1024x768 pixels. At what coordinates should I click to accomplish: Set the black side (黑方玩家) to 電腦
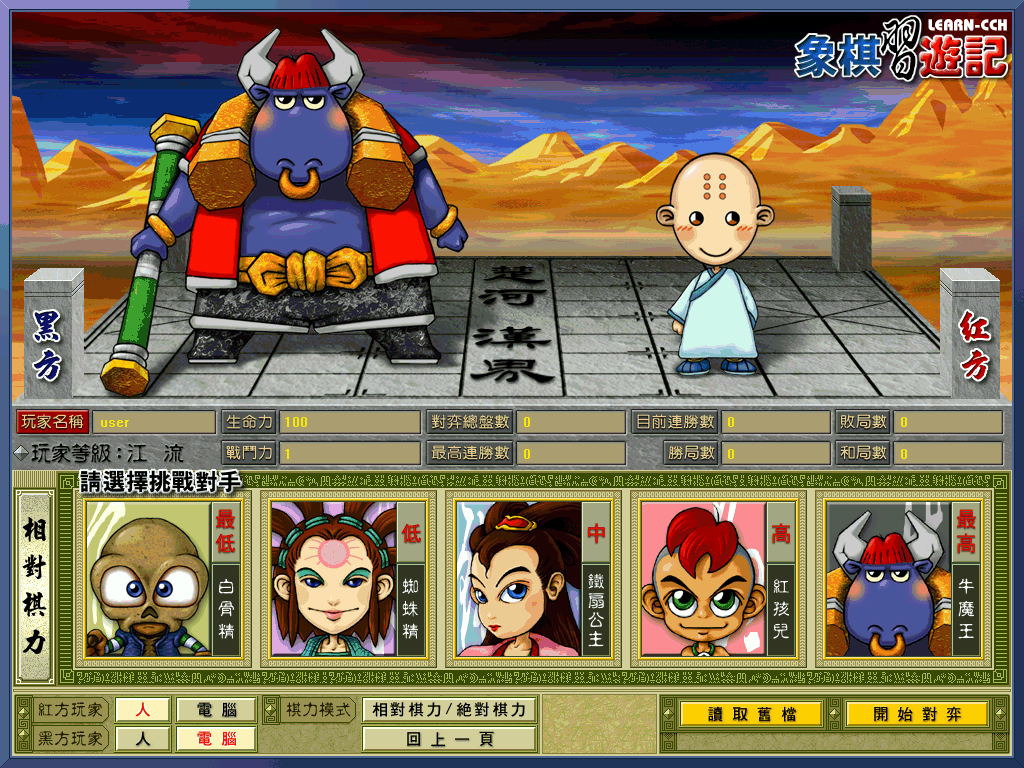point(216,739)
